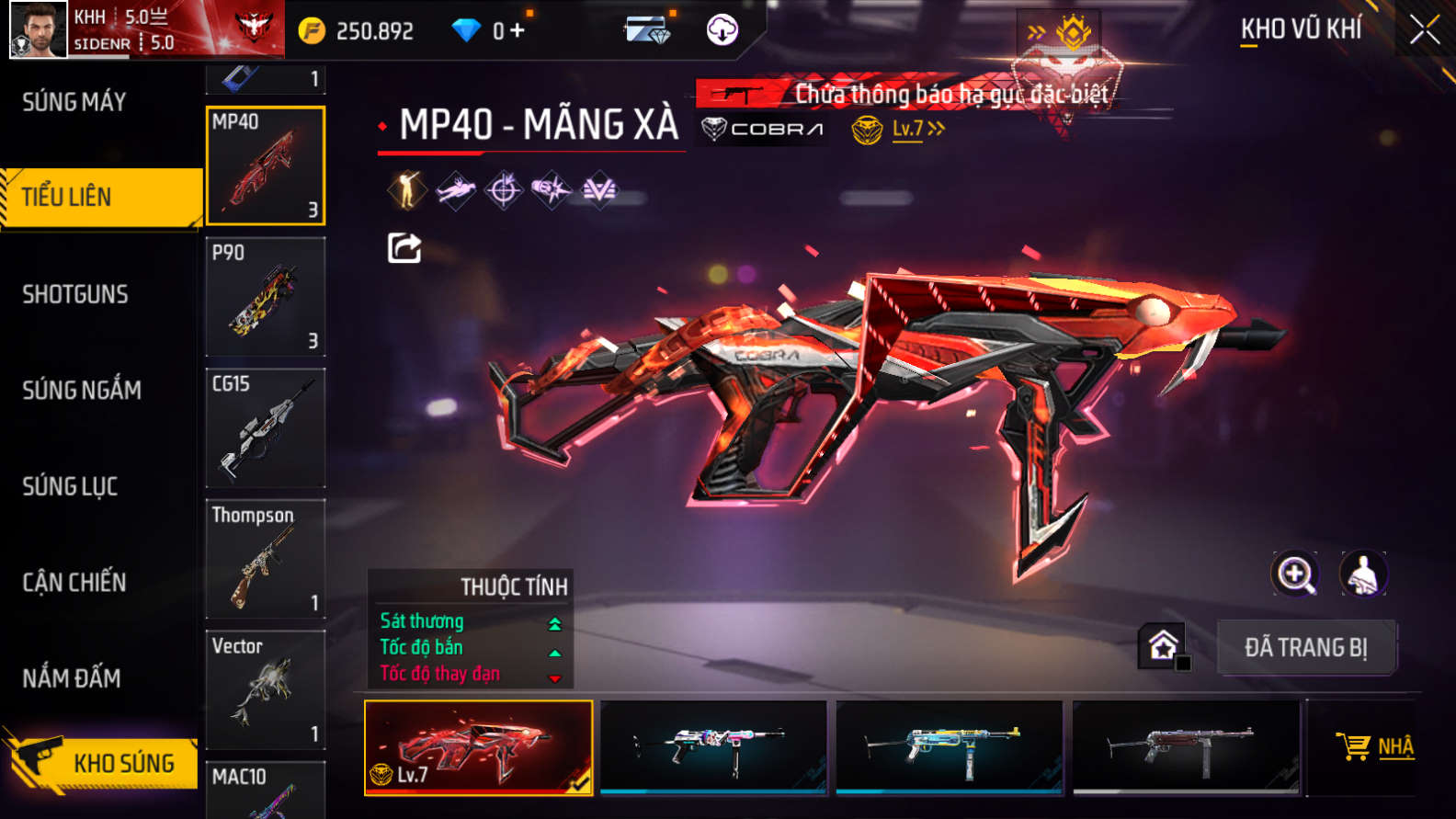The width and height of the screenshot is (1456, 819).
Task: Select the Thompson weapon slot
Action: tap(266, 559)
